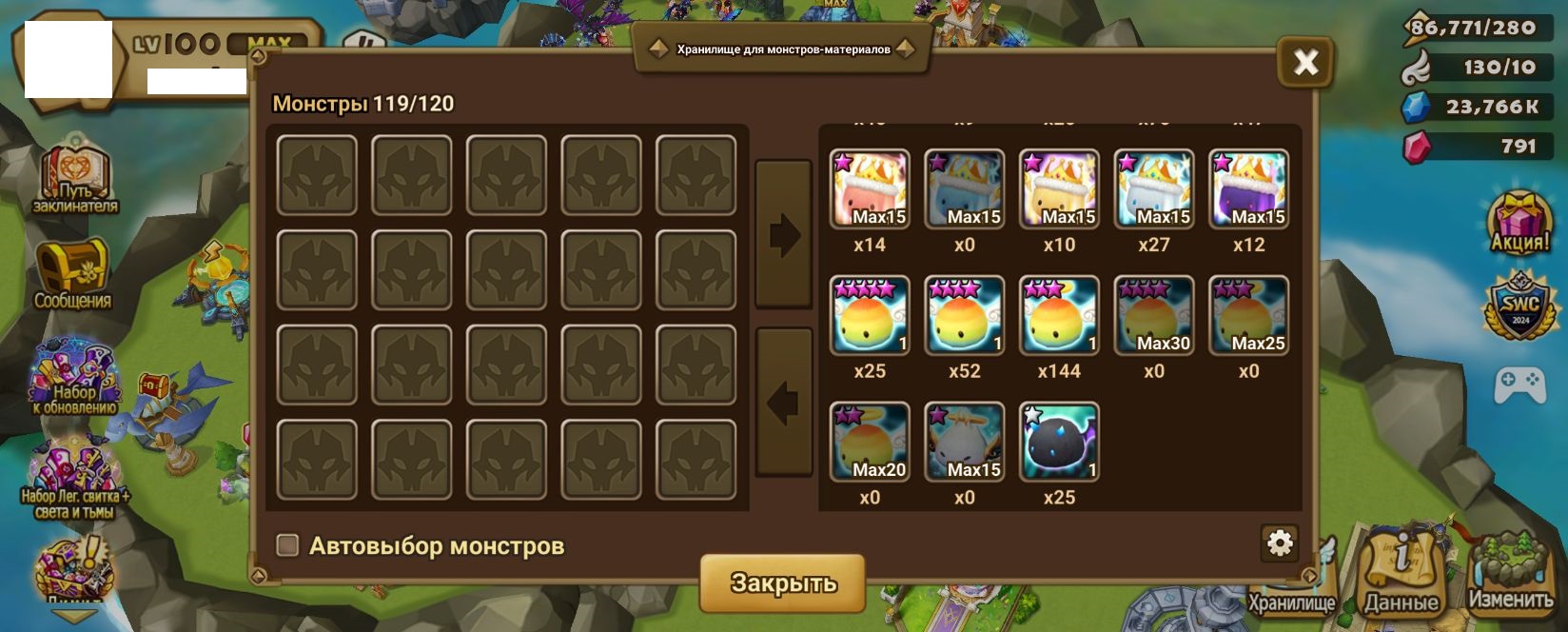Screen dimensions: 1568x632
Task: Click the left arrow transfer button
Action: (783, 402)
